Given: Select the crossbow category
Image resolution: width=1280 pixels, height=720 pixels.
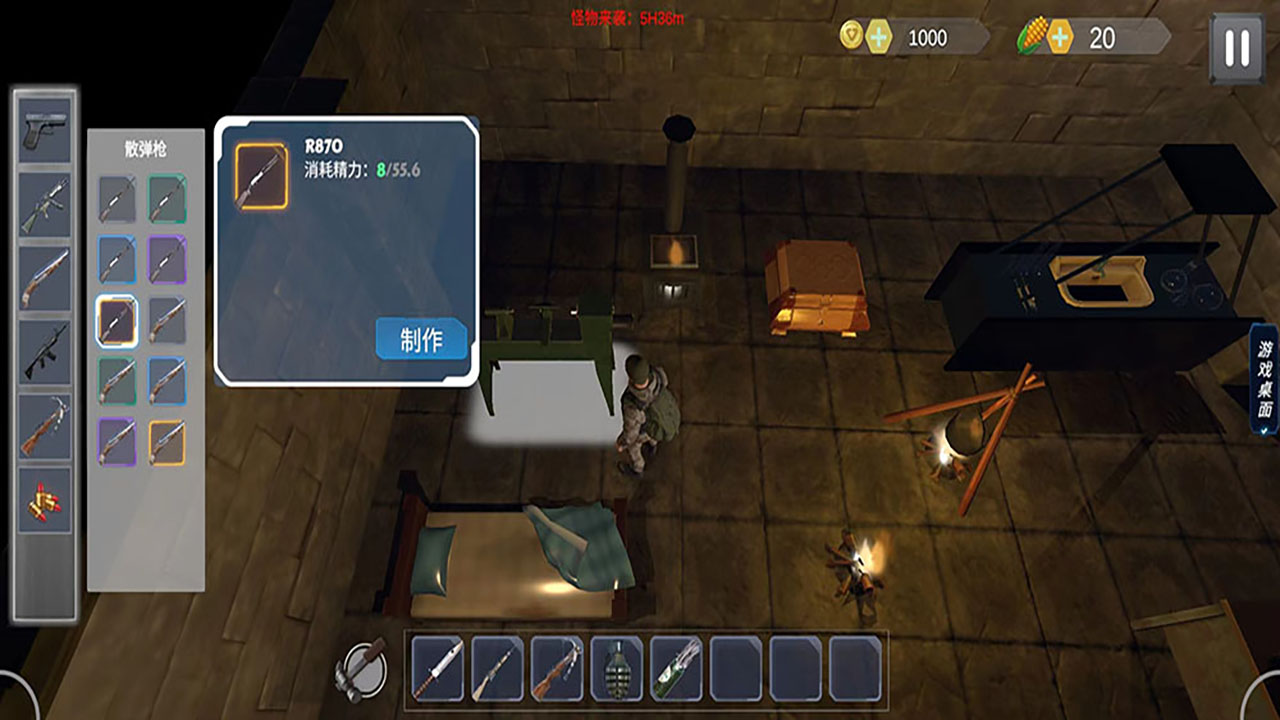Looking at the screenshot, I should [45, 426].
